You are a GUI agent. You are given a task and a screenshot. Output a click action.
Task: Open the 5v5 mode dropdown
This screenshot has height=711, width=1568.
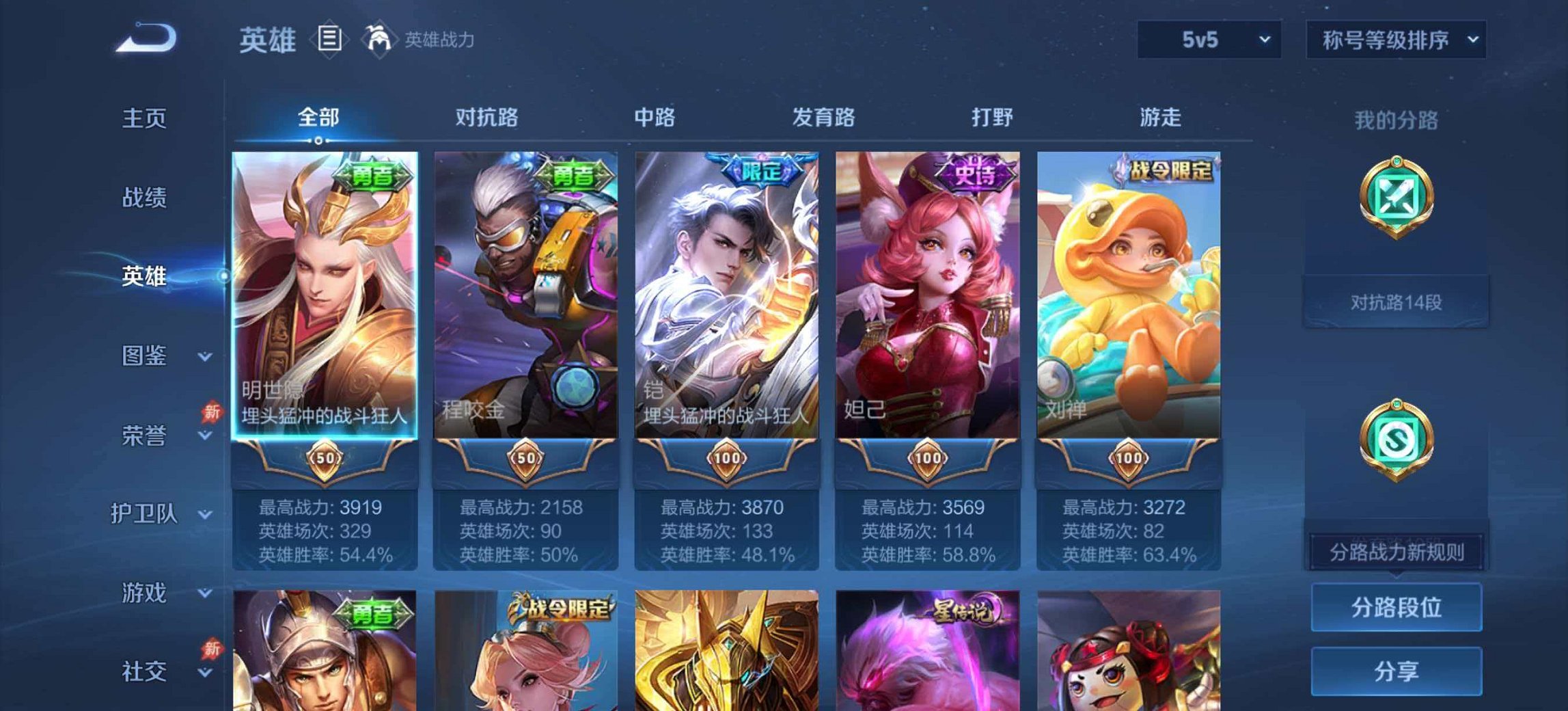click(x=1208, y=40)
